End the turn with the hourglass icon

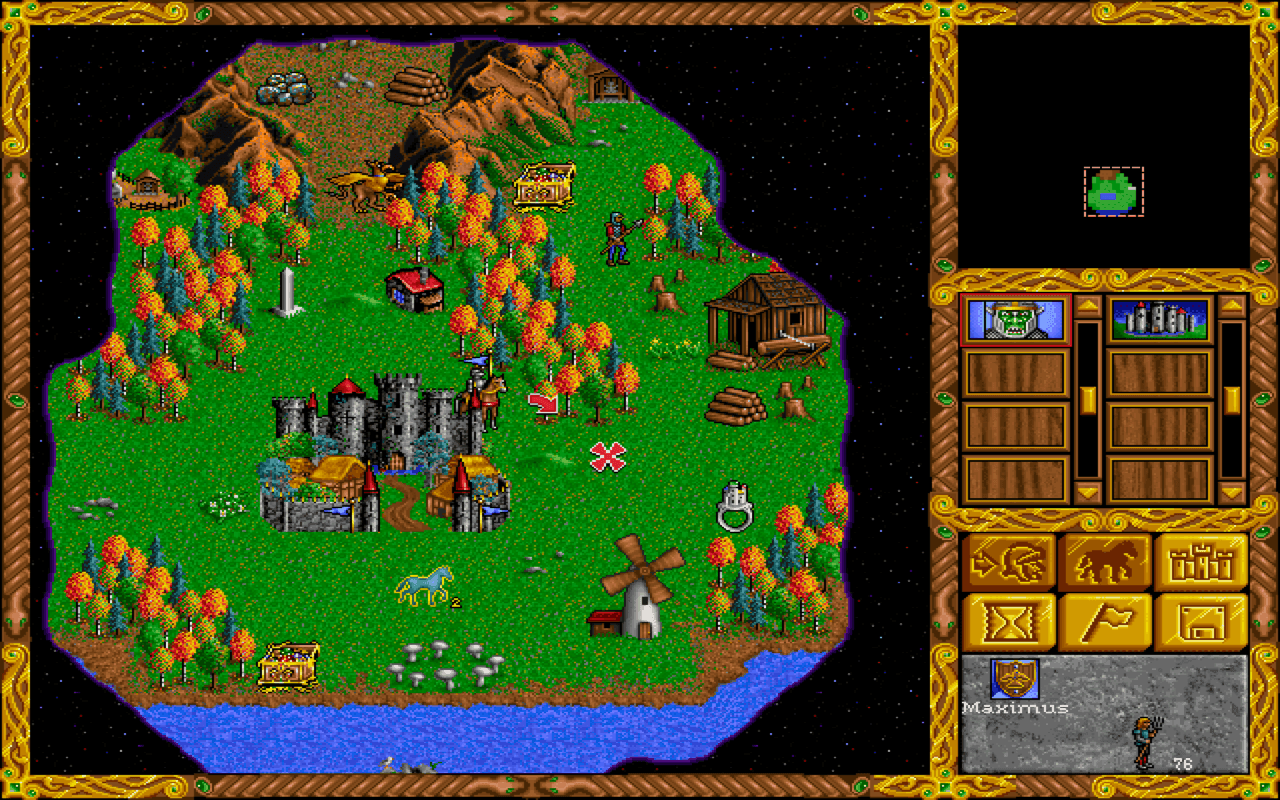1009,621
